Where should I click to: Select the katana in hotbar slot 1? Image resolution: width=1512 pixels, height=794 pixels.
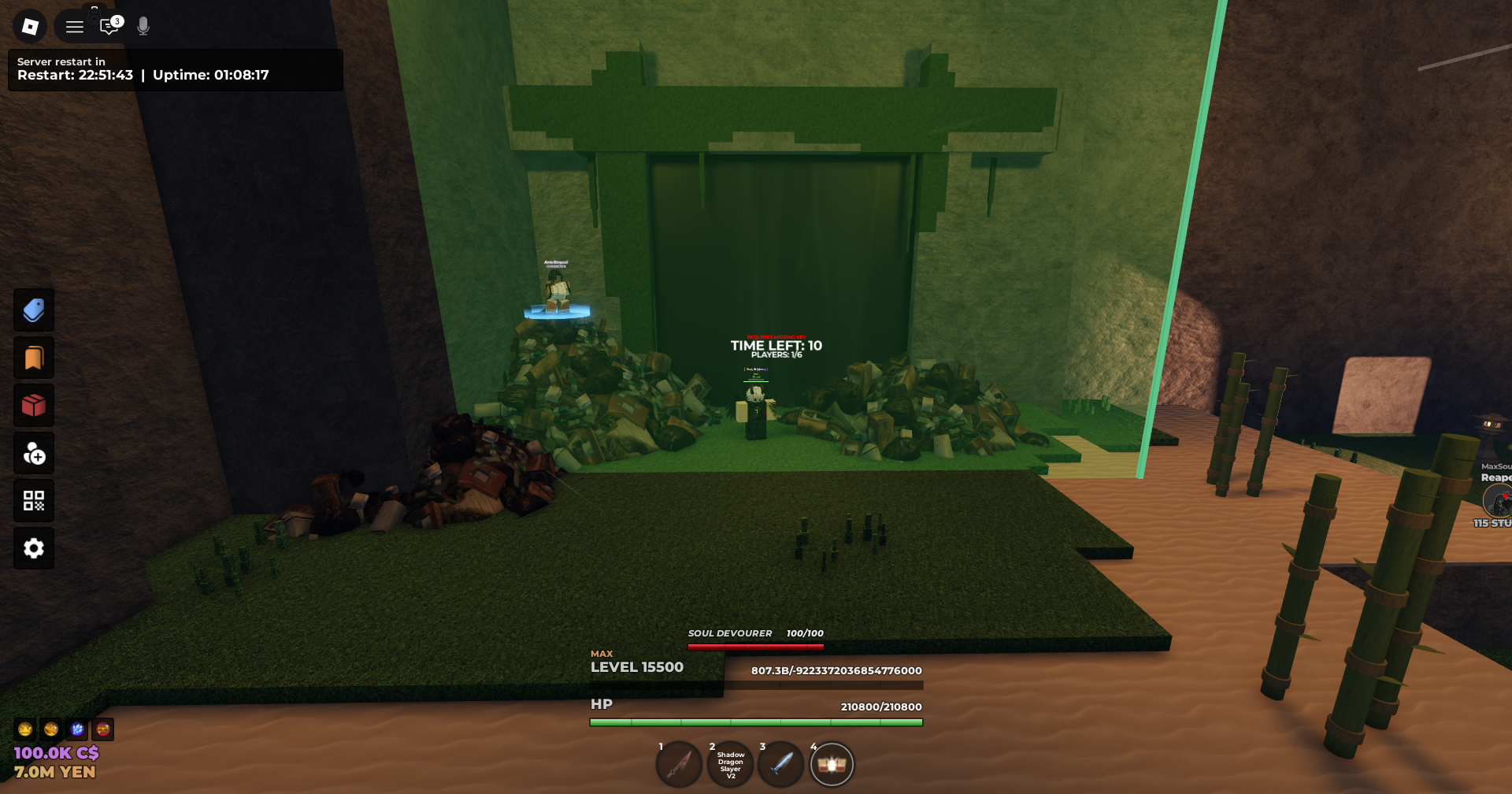[679, 763]
